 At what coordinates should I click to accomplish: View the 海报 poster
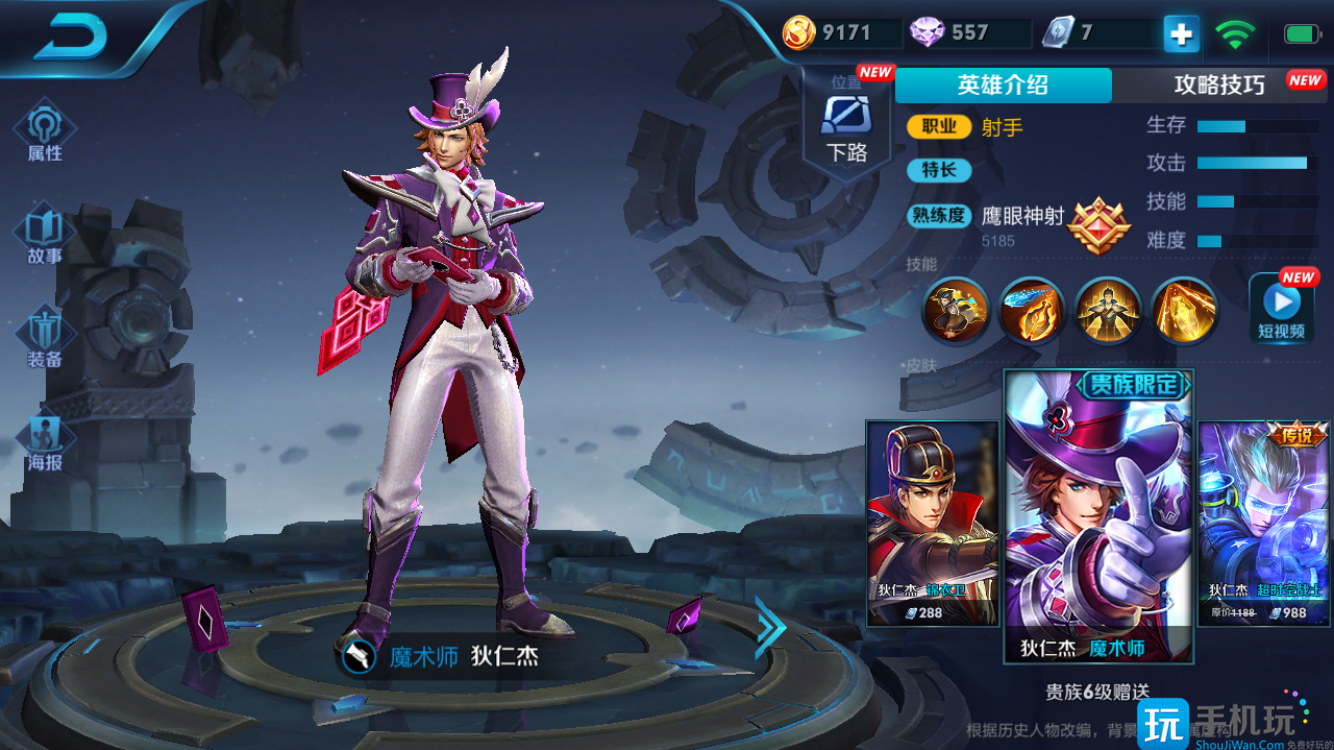pyautogui.click(x=45, y=444)
